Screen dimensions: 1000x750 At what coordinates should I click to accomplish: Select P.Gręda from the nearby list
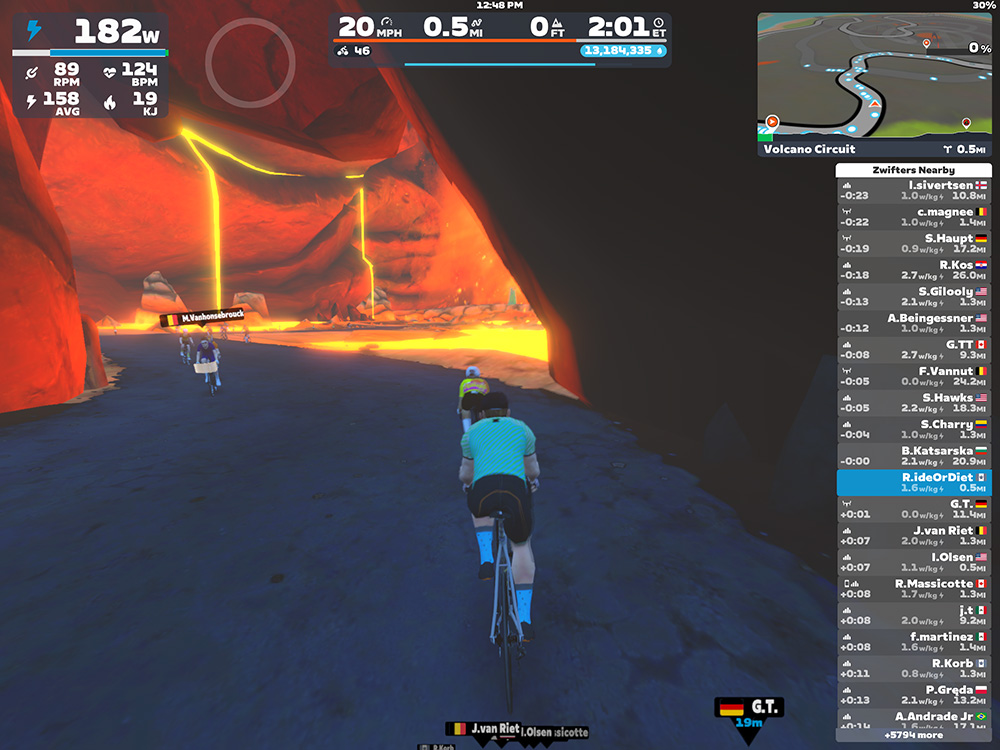pos(913,695)
